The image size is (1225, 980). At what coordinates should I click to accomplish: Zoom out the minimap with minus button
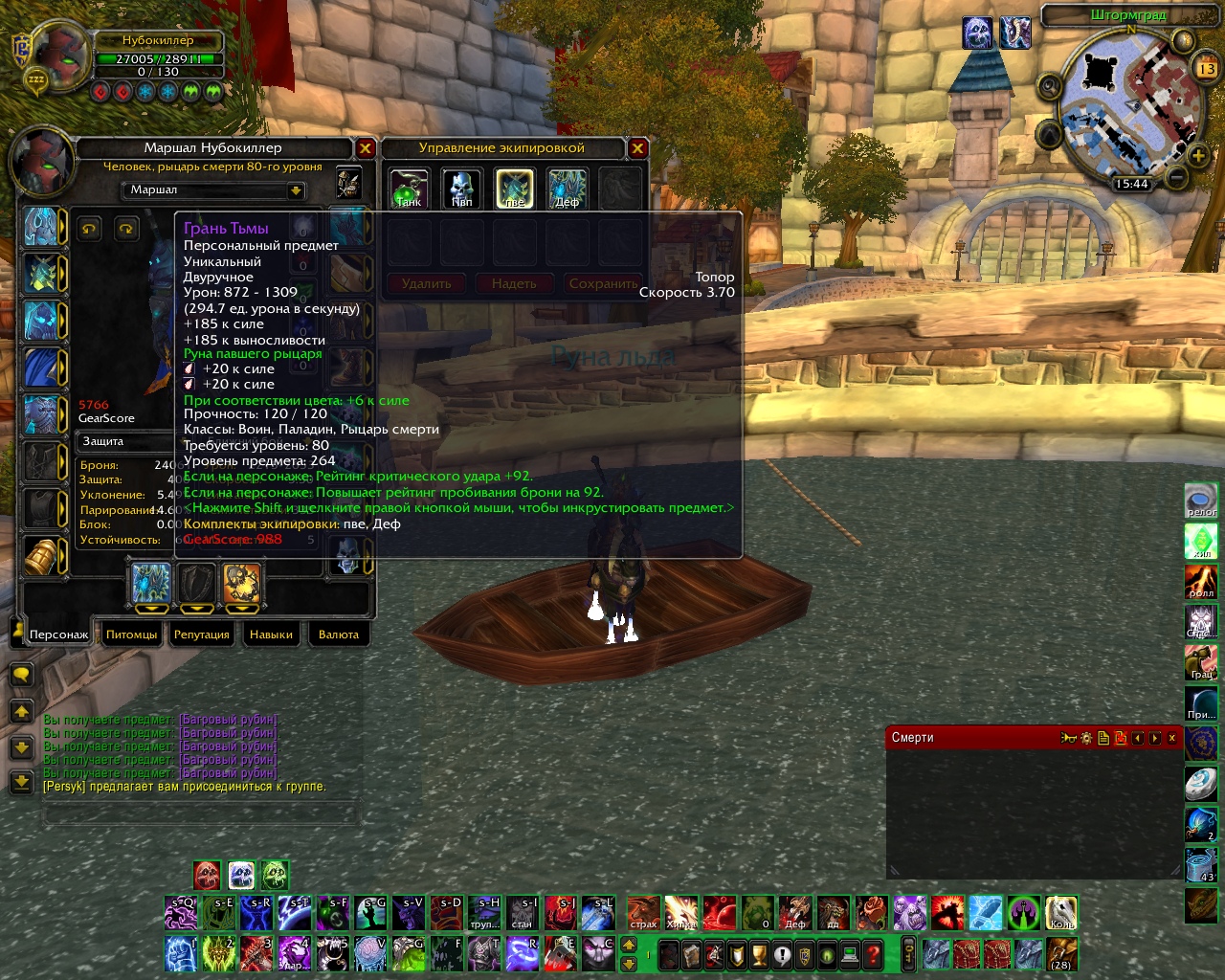[1178, 177]
